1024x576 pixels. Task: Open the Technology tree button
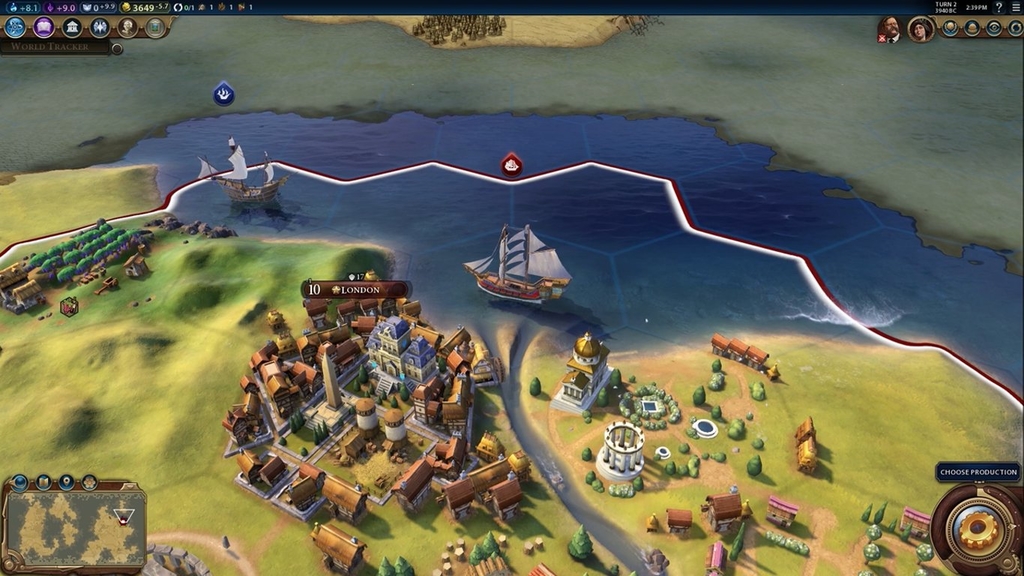[15, 28]
